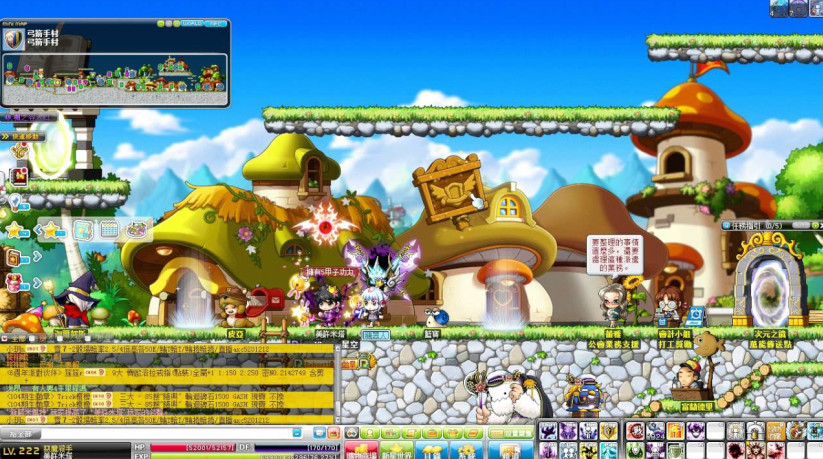Screen dimensions: 823x459
Task: Click the yellow star event icon
Action: coord(16,229)
